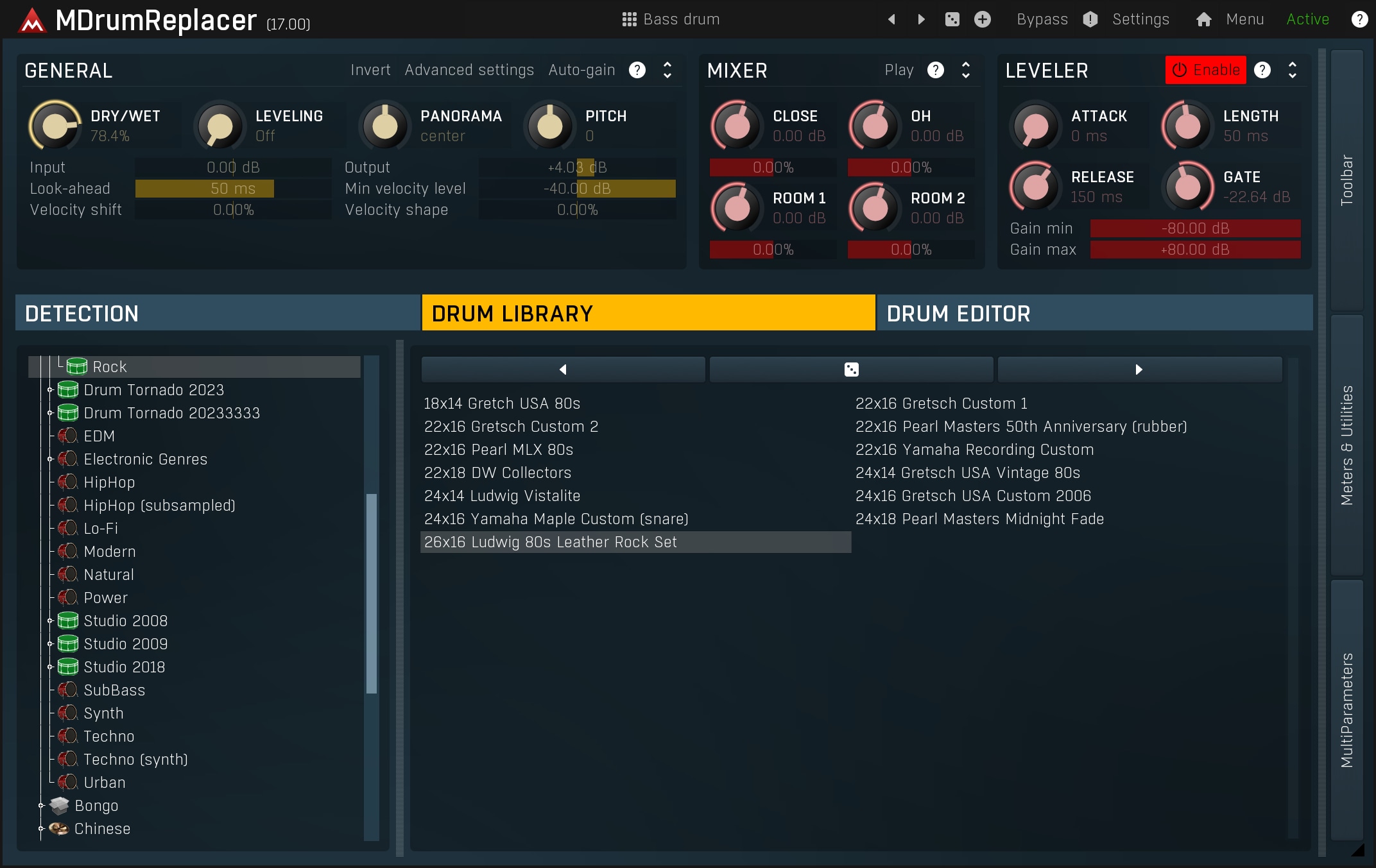Open the Meters & Utilities side panel
The height and width of the screenshot is (868, 1376).
point(1346,445)
